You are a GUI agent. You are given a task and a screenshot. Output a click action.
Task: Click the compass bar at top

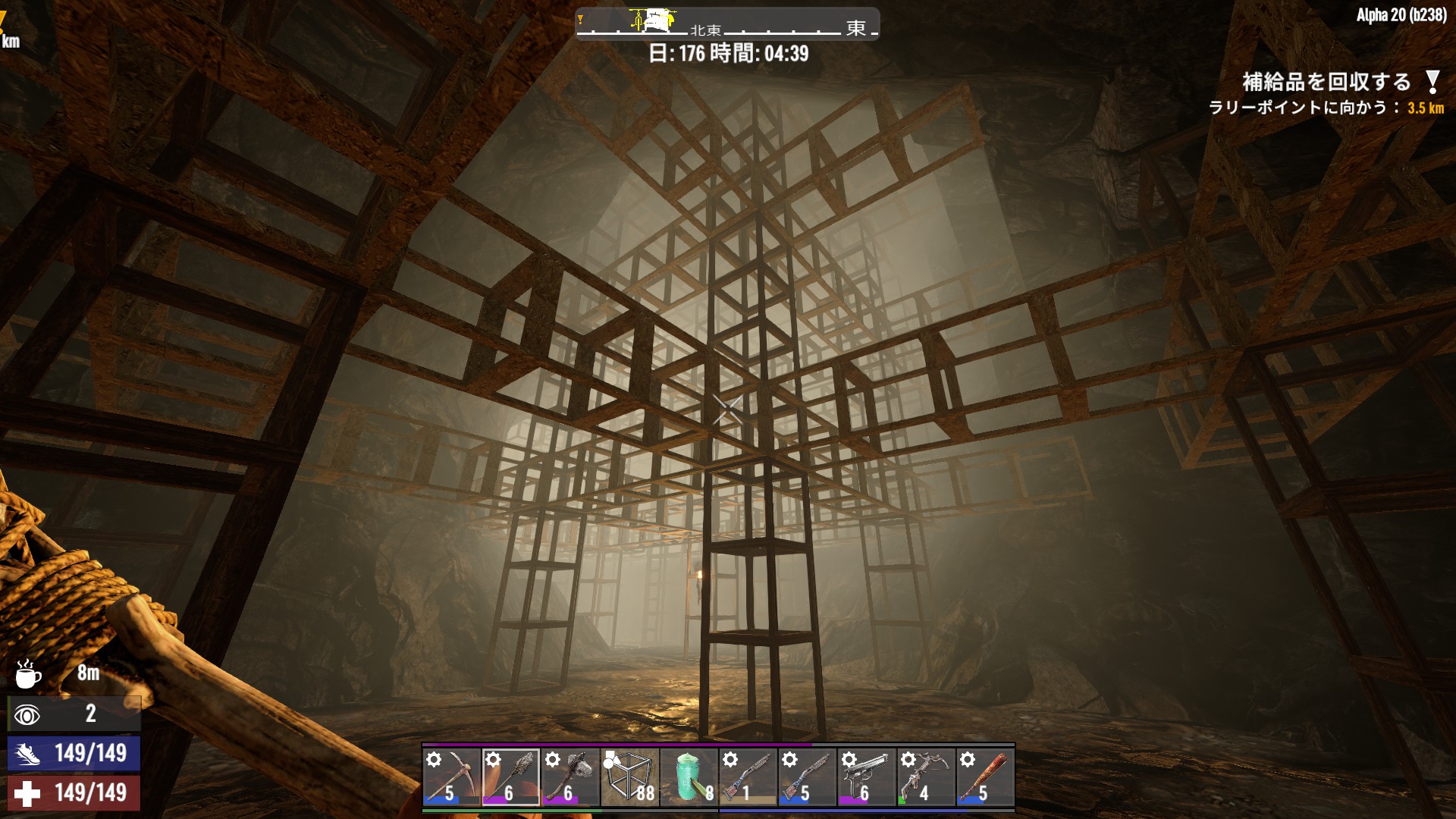coord(727,24)
